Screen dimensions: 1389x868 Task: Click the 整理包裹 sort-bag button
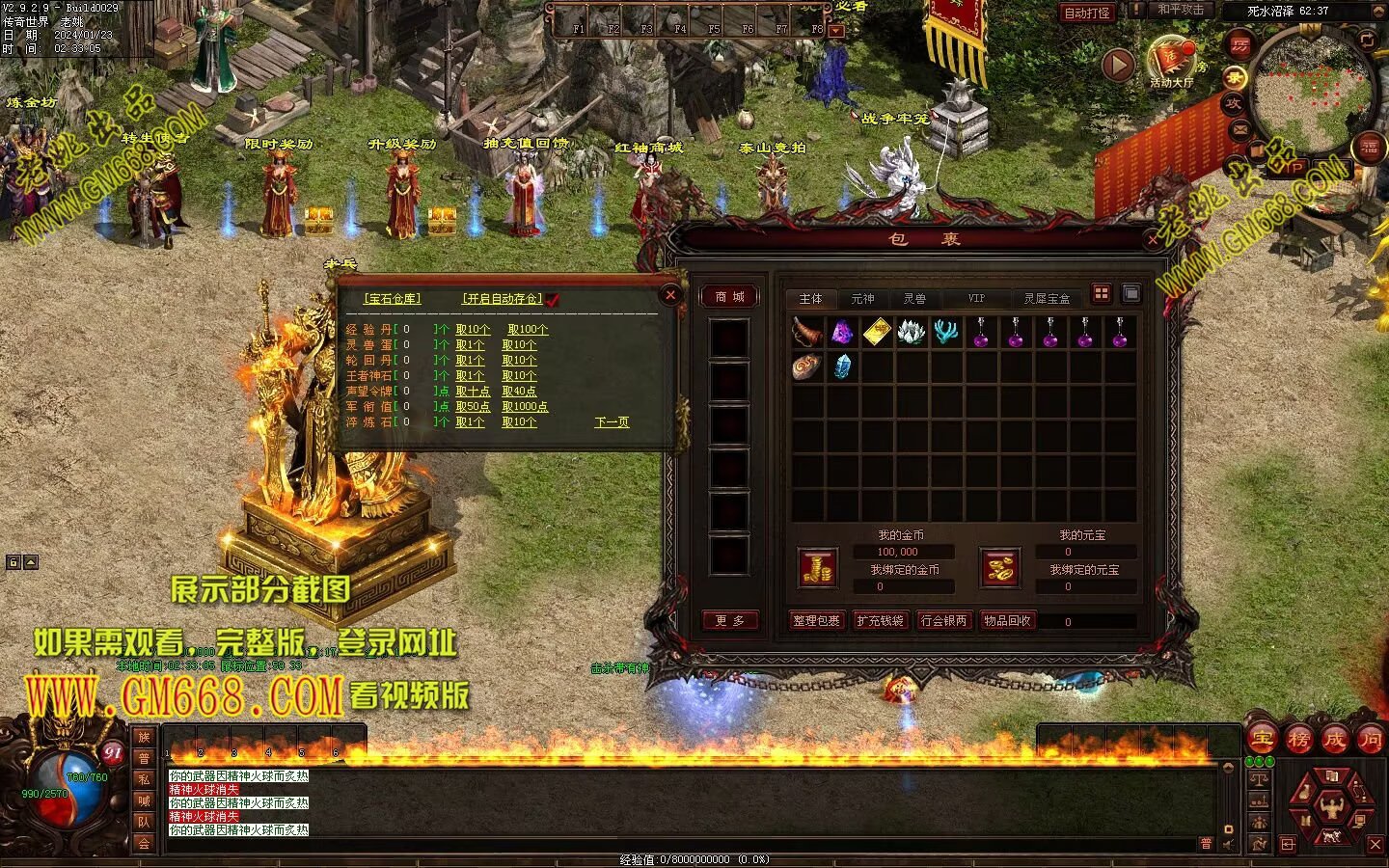(x=816, y=621)
